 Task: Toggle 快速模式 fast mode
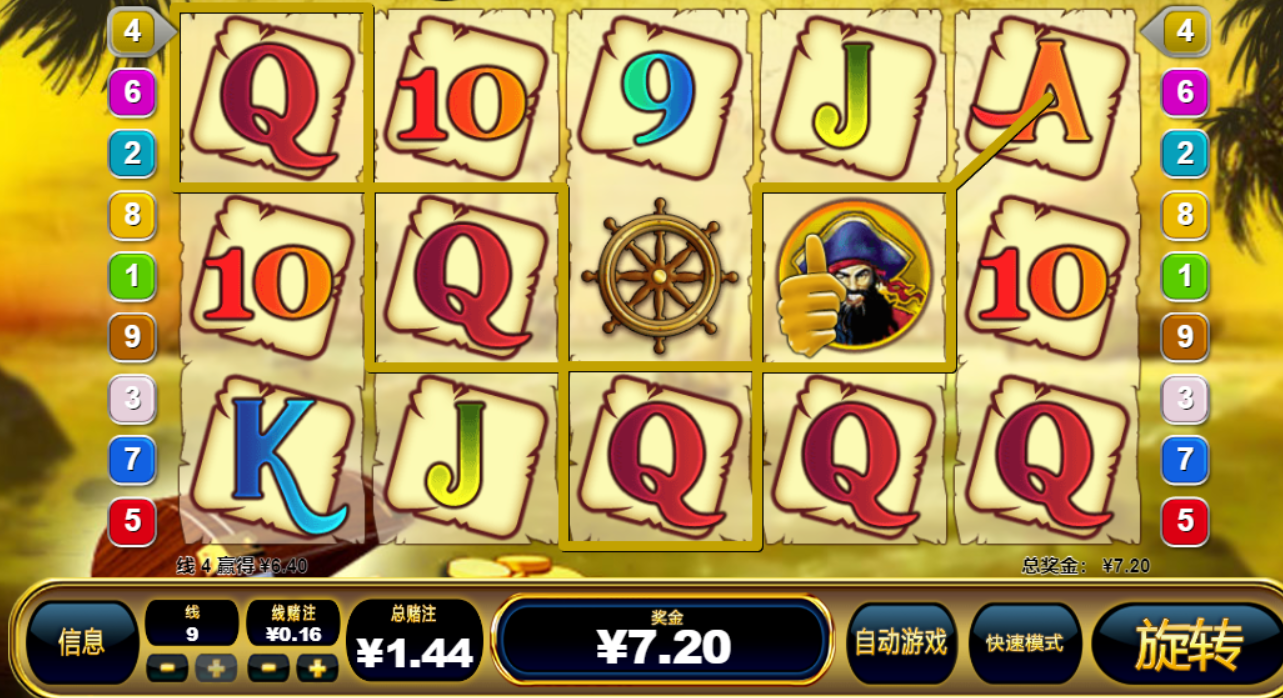pyautogui.click(x=1024, y=643)
